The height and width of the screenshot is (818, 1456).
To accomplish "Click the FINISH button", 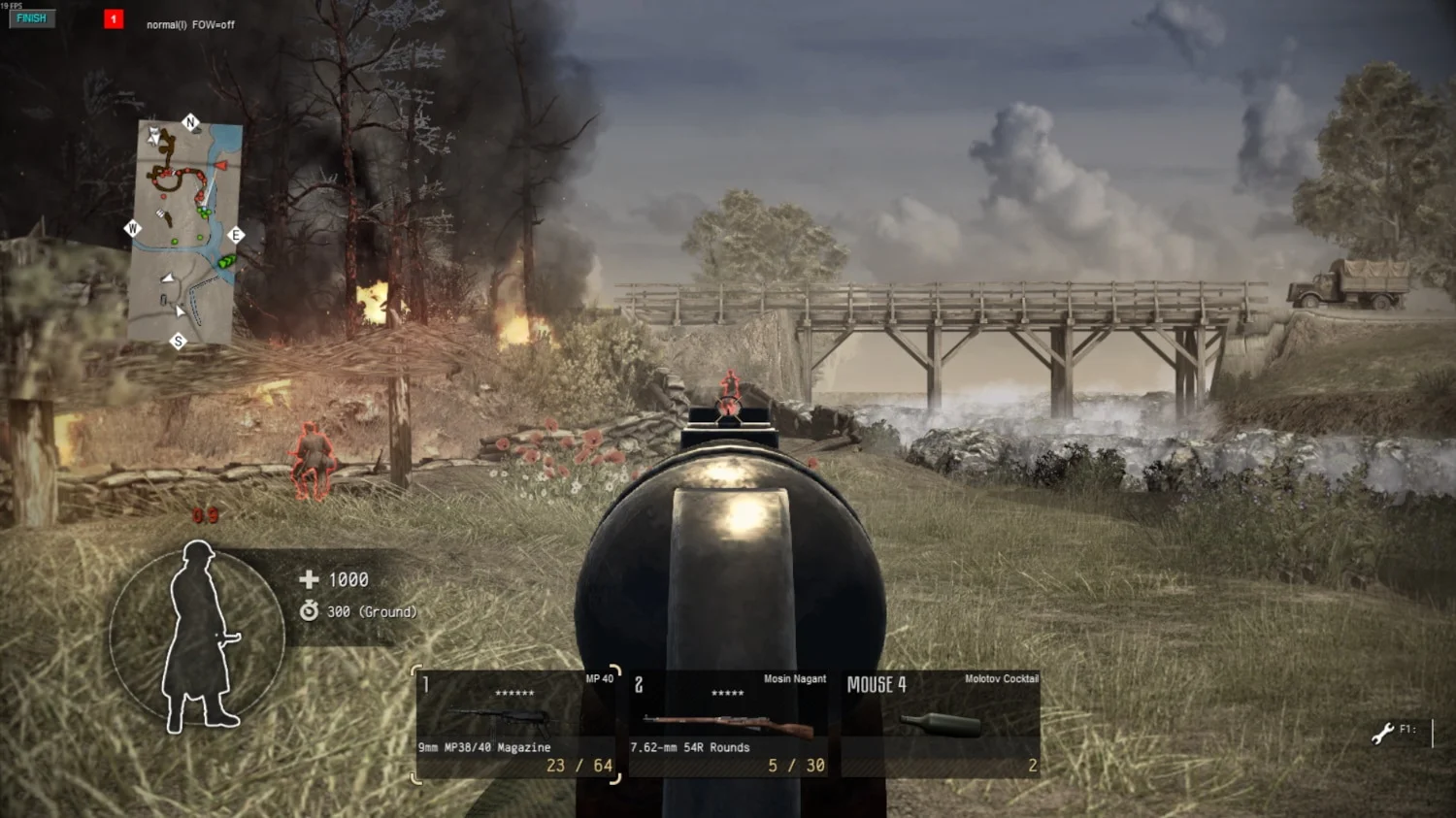I will (x=31, y=18).
